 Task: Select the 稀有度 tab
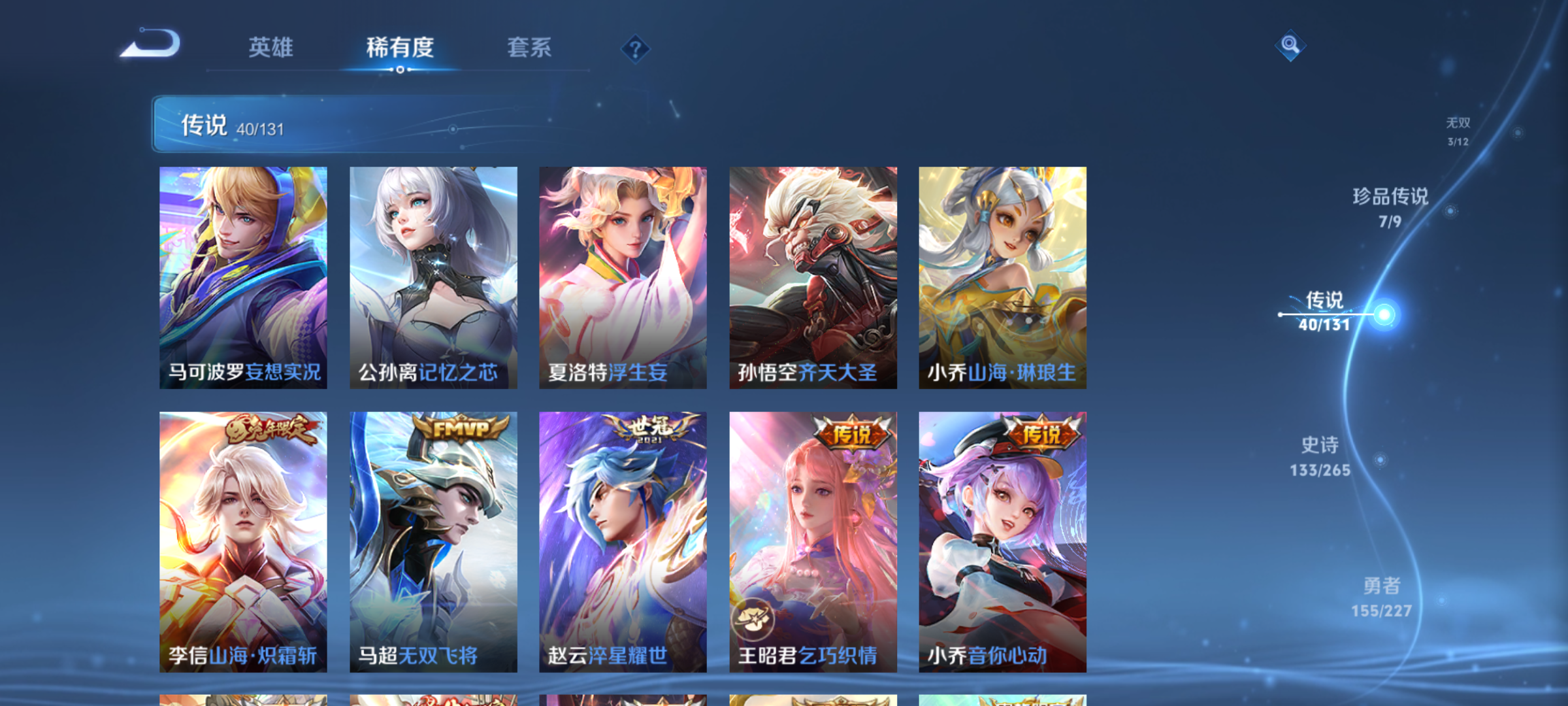click(x=400, y=48)
